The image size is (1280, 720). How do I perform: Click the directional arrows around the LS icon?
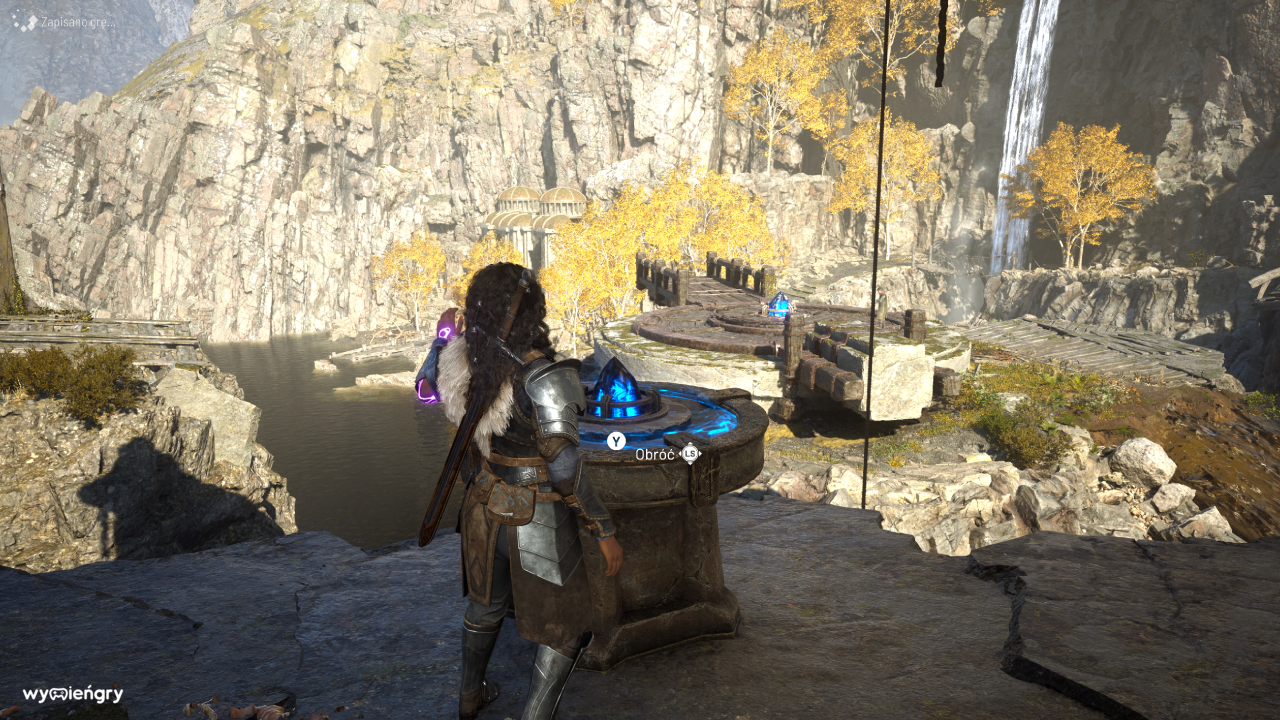690,453
